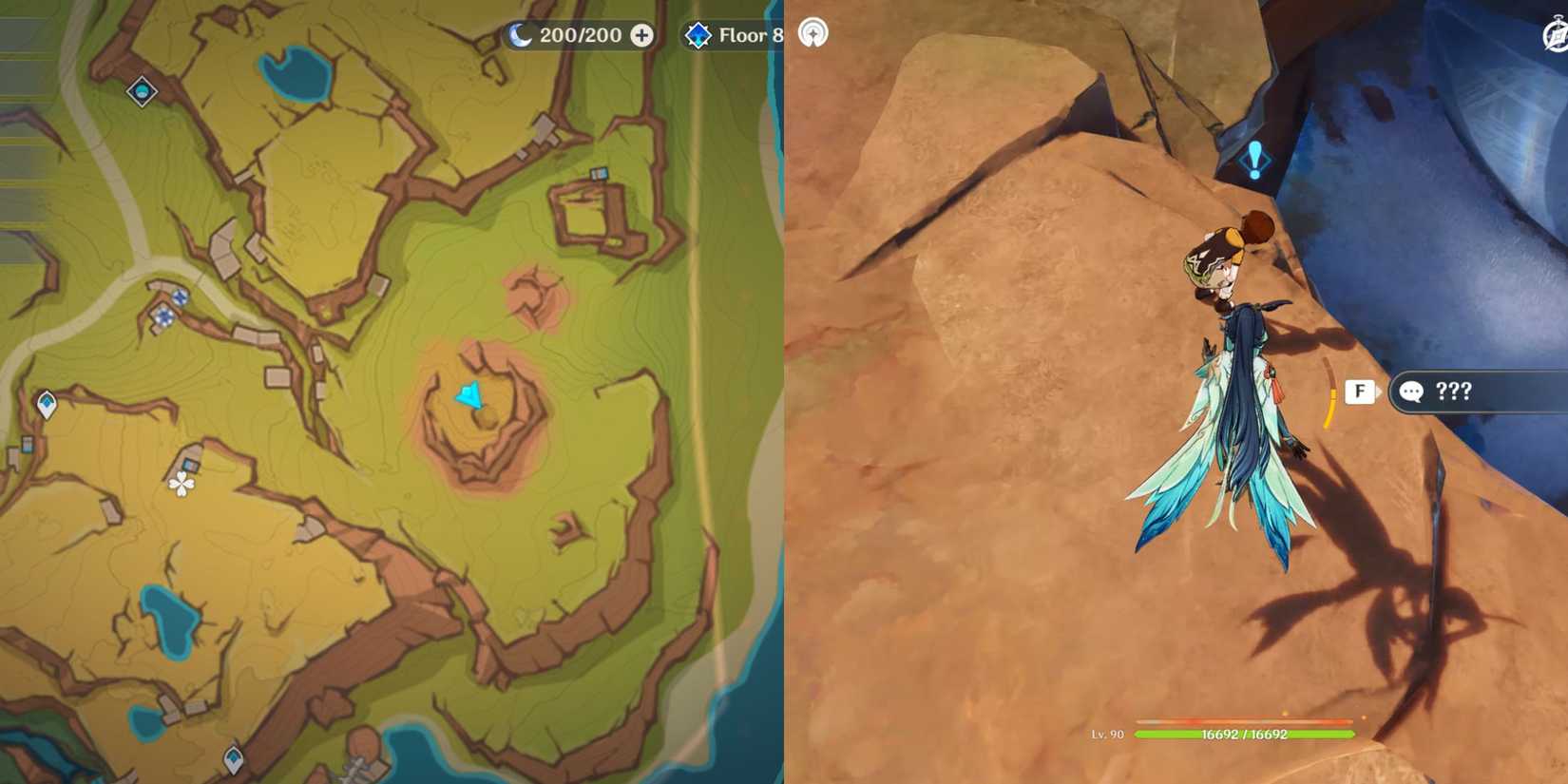1568x784 pixels.
Task: Click the Lv. 90 character label
Action: tap(1107, 734)
